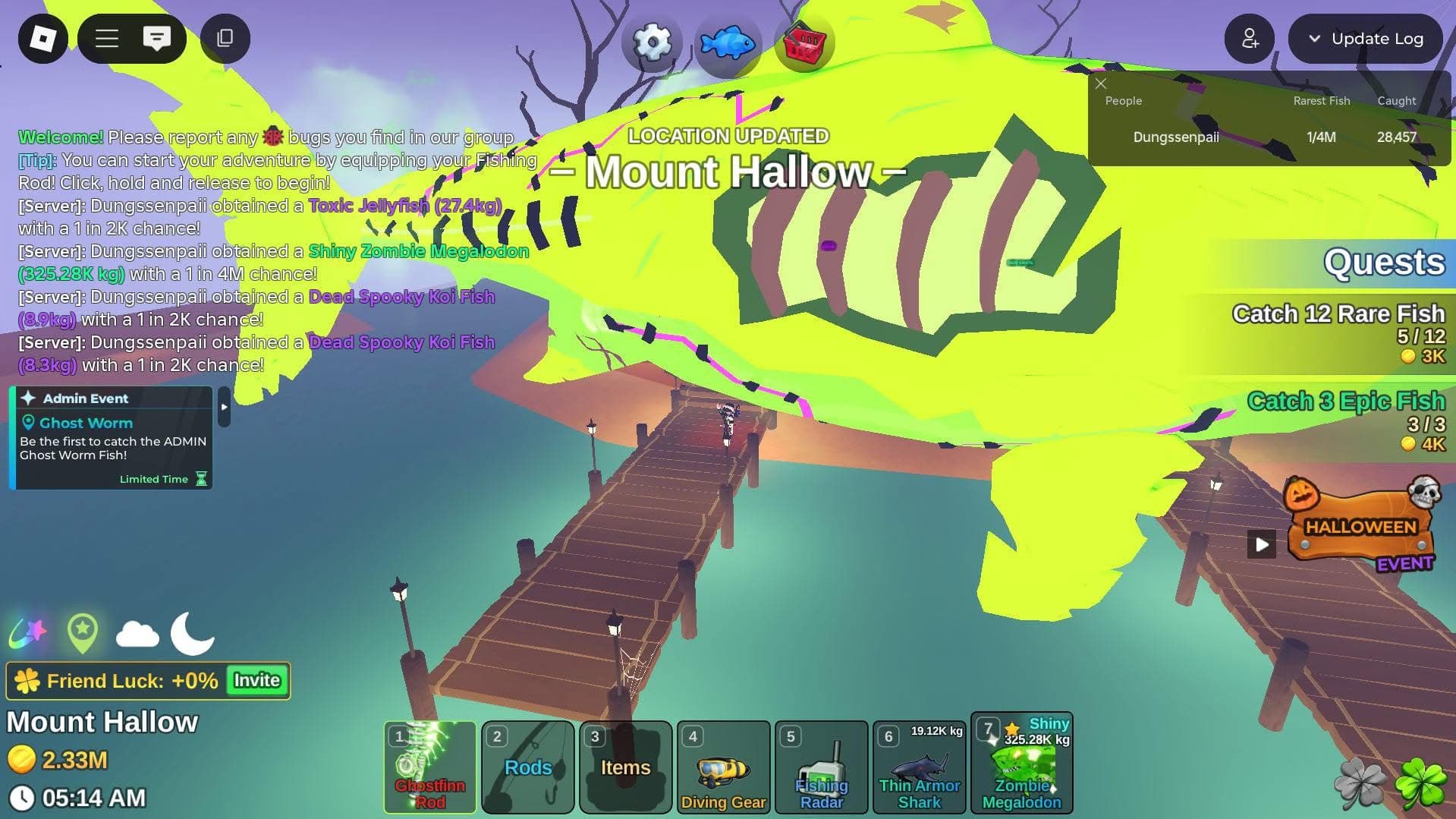The width and height of the screenshot is (1456, 819).
Task: Open the Rods hotbar slot
Action: tap(528, 767)
